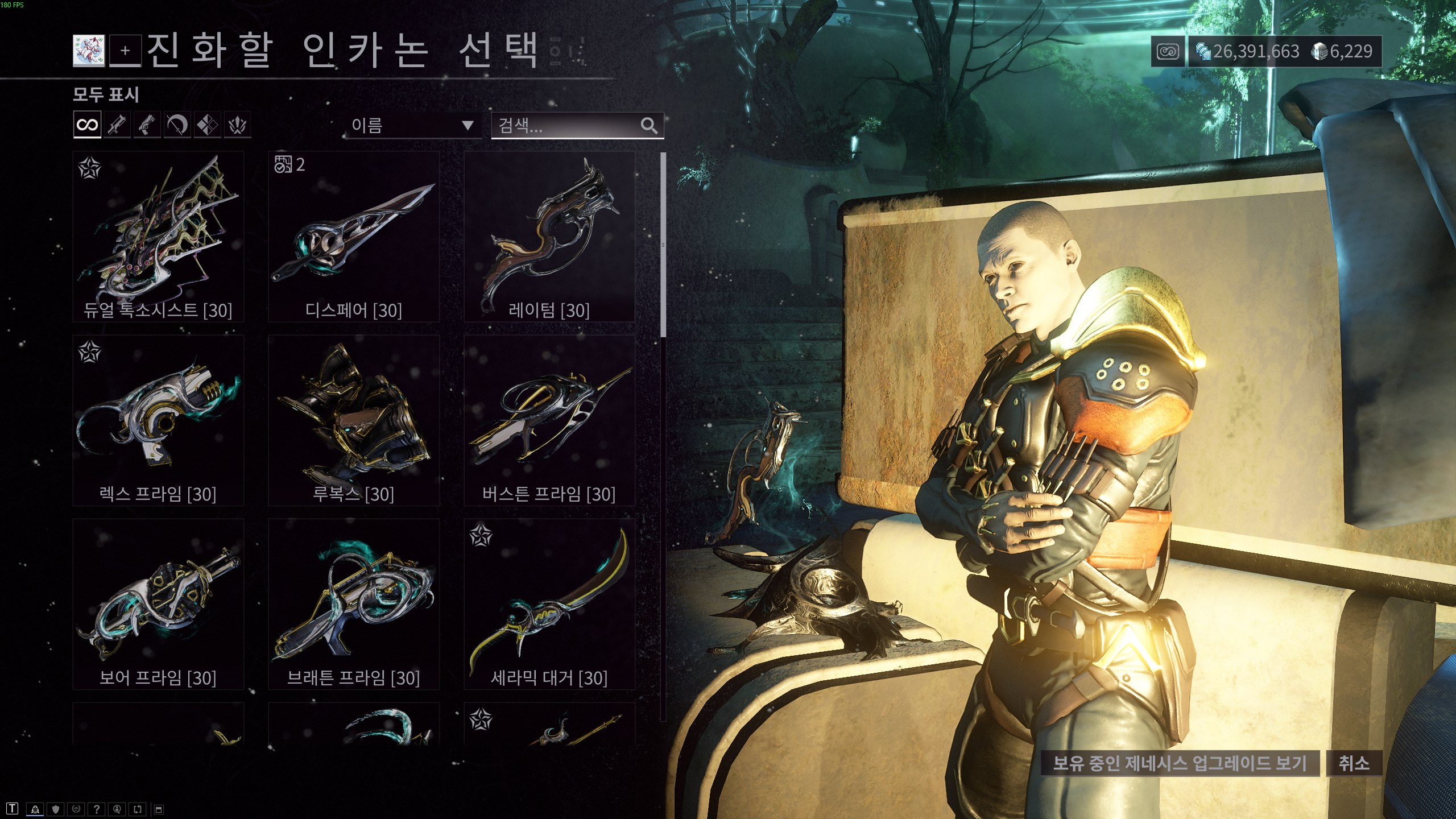Expand the sort order arrow next to 이름
The height and width of the screenshot is (819, 1456).
(468, 125)
